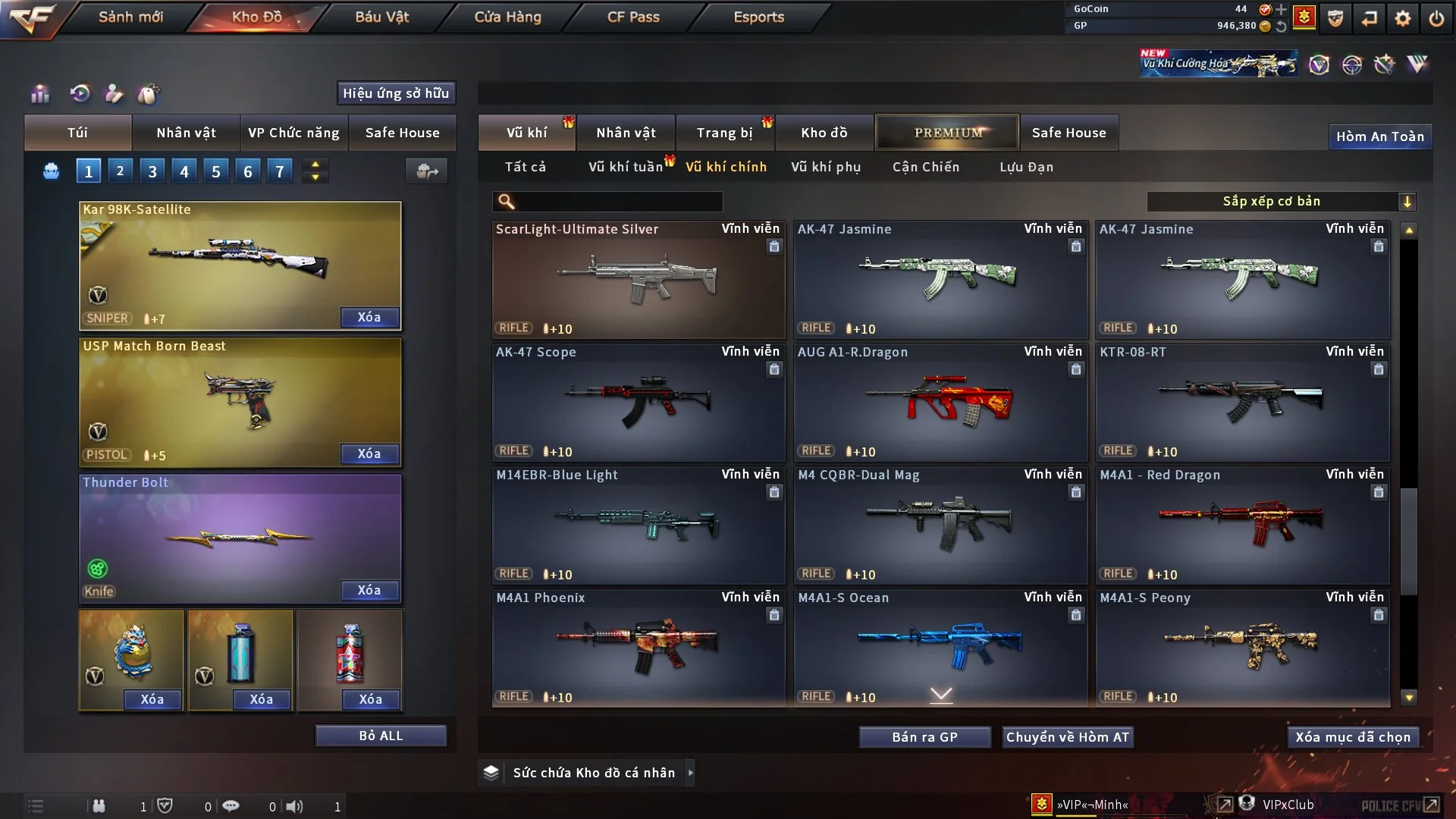The image size is (1456, 819).
Task: Select the AUG A1-R.Dragon rifle
Action: (x=940, y=402)
